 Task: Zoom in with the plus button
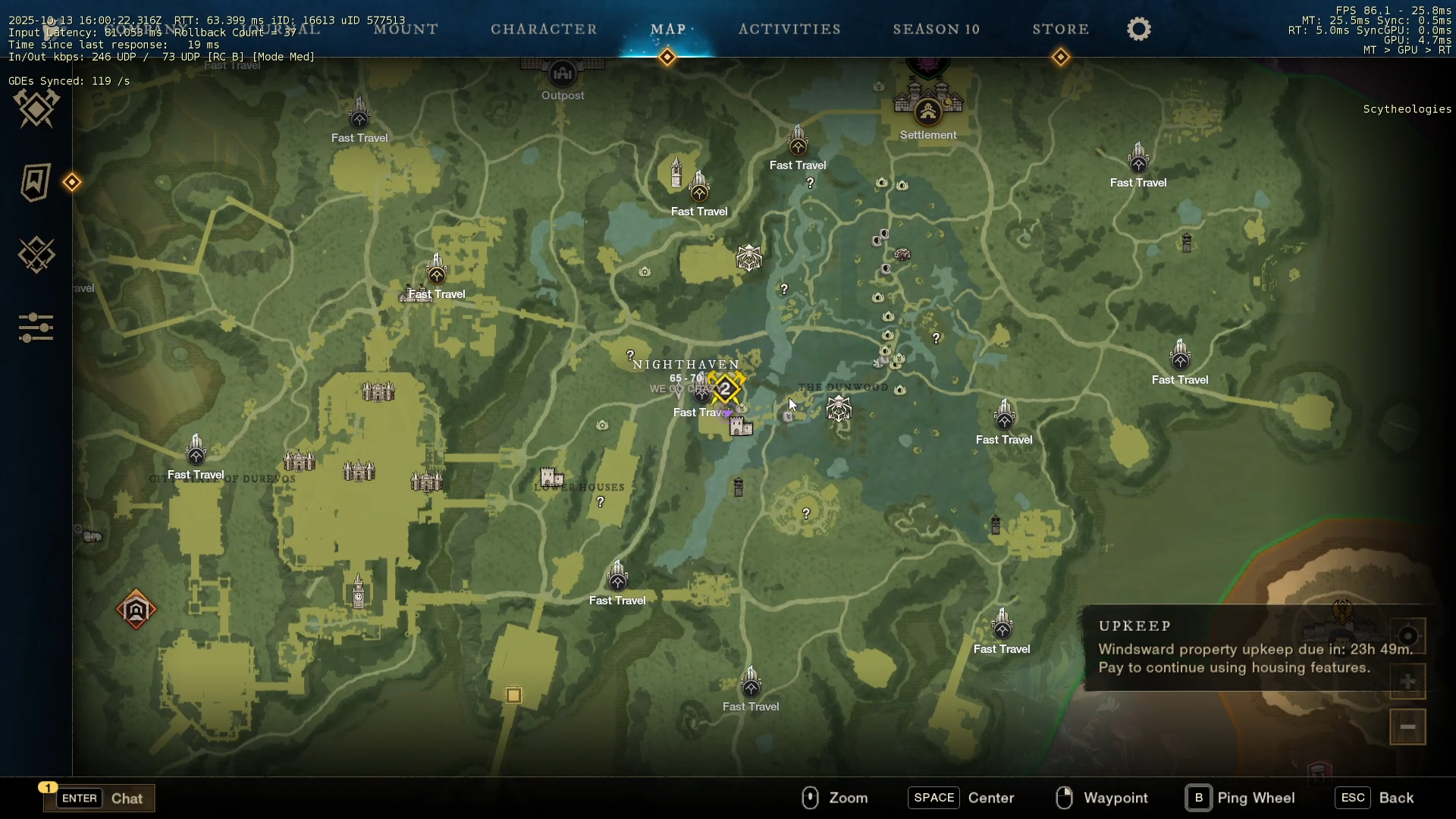(x=1407, y=682)
